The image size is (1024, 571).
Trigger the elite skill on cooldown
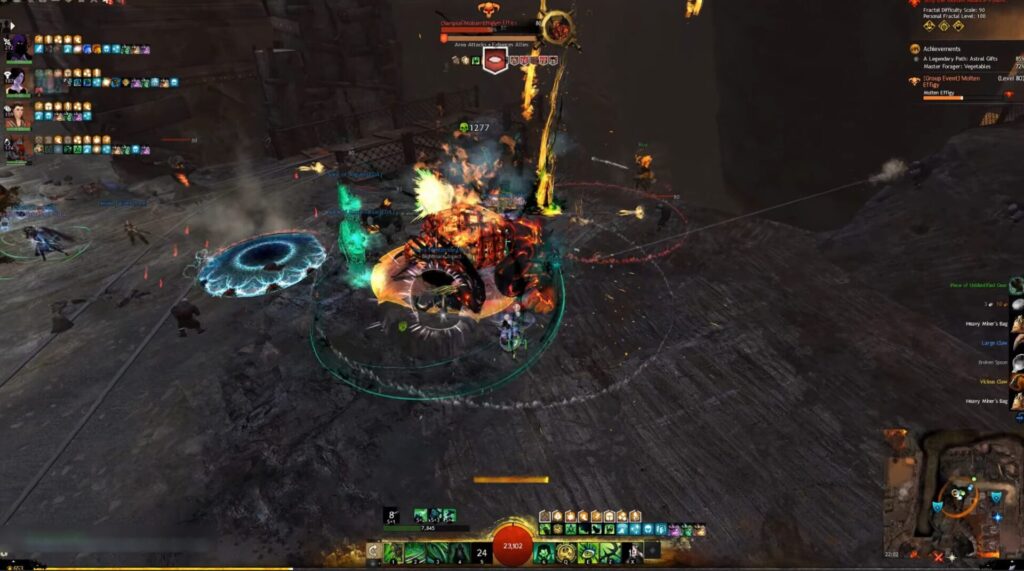coord(633,552)
